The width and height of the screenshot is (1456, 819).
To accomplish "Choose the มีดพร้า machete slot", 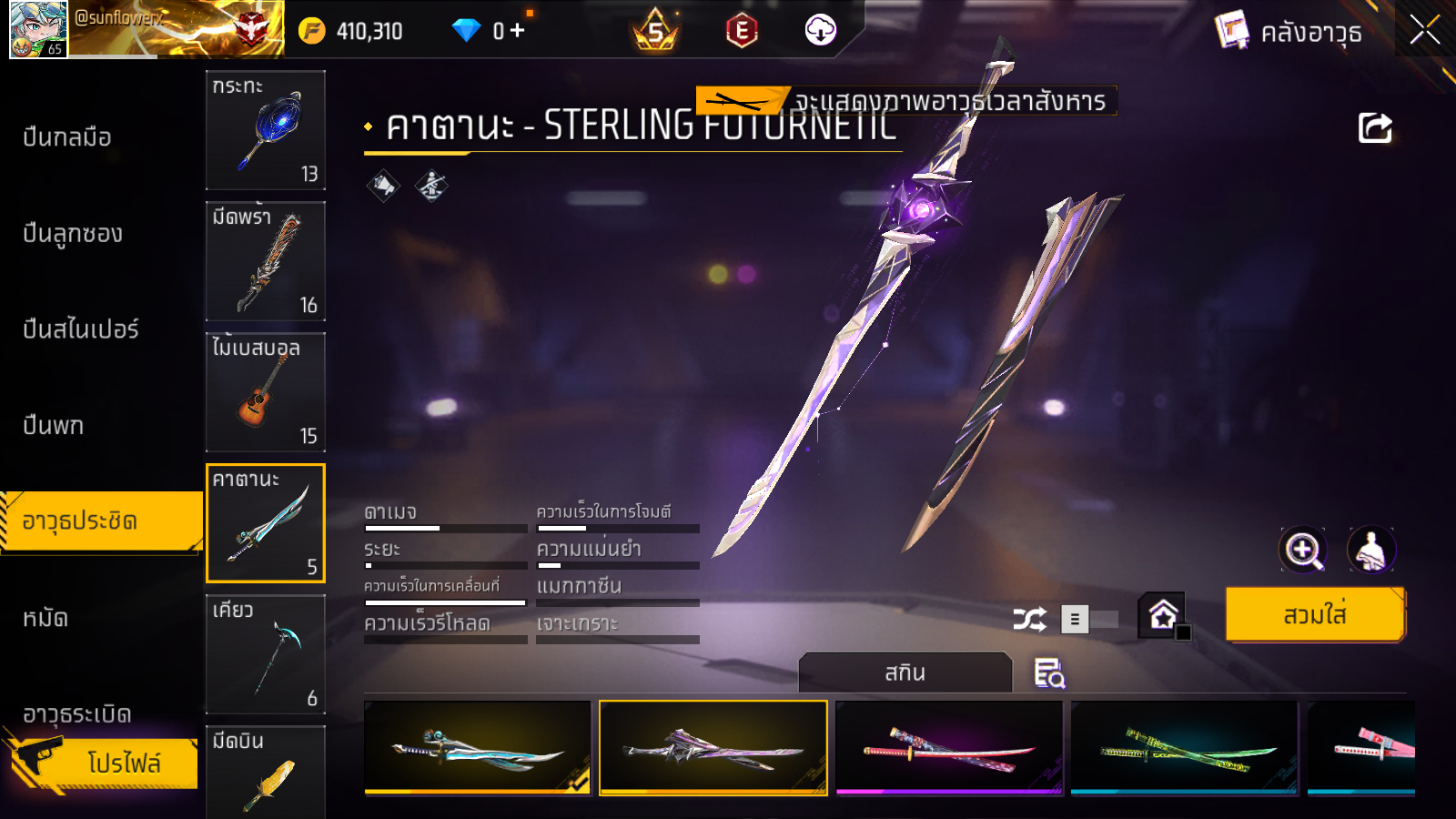I will 266,261.
